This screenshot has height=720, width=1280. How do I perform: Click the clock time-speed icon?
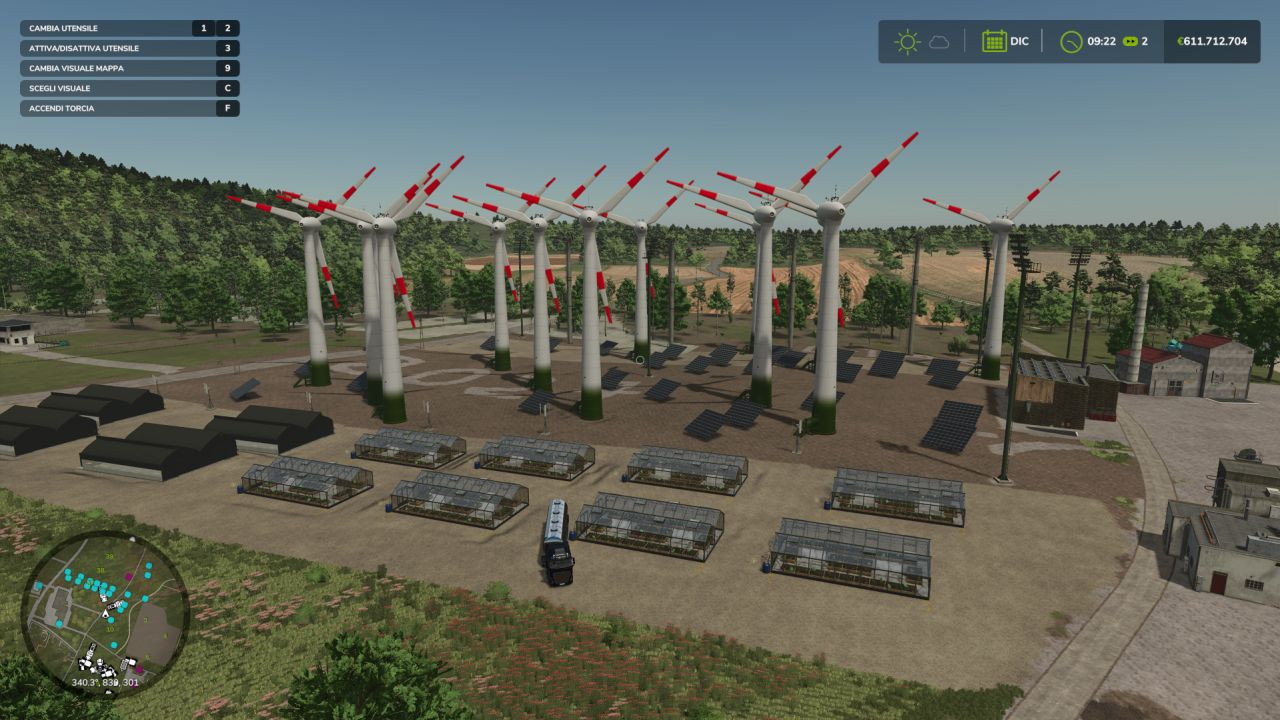[1071, 42]
